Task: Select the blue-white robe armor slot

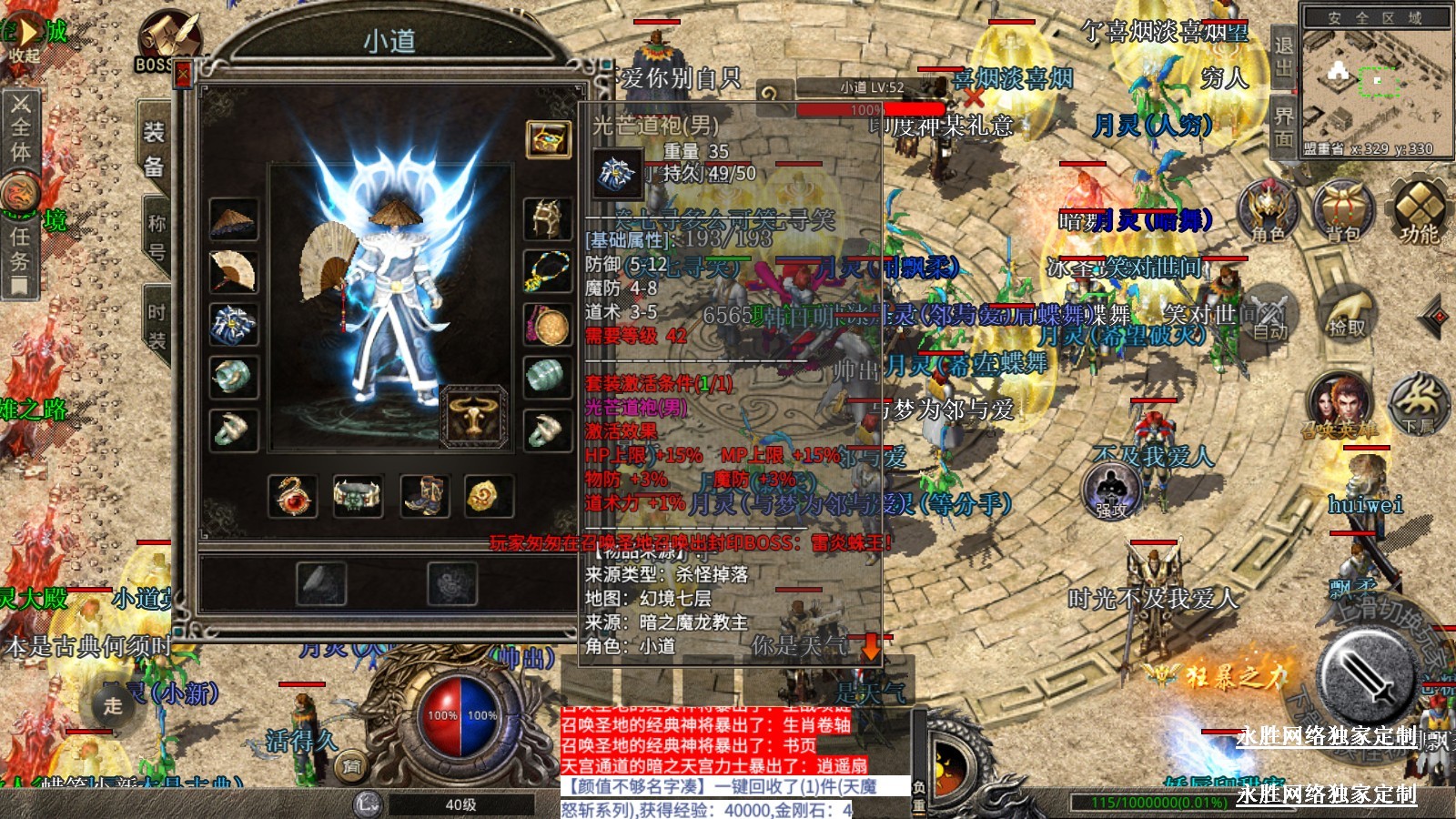Action: pos(233,325)
